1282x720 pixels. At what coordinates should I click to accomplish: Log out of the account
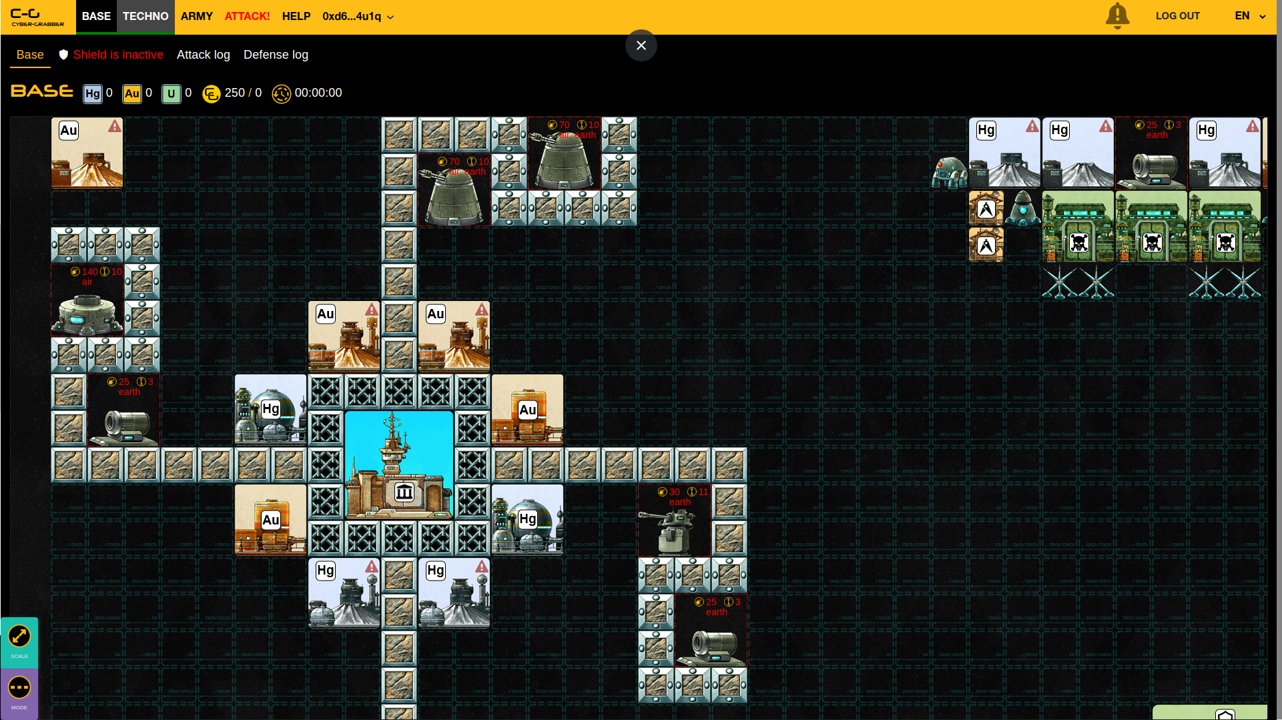tap(1177, 17)
